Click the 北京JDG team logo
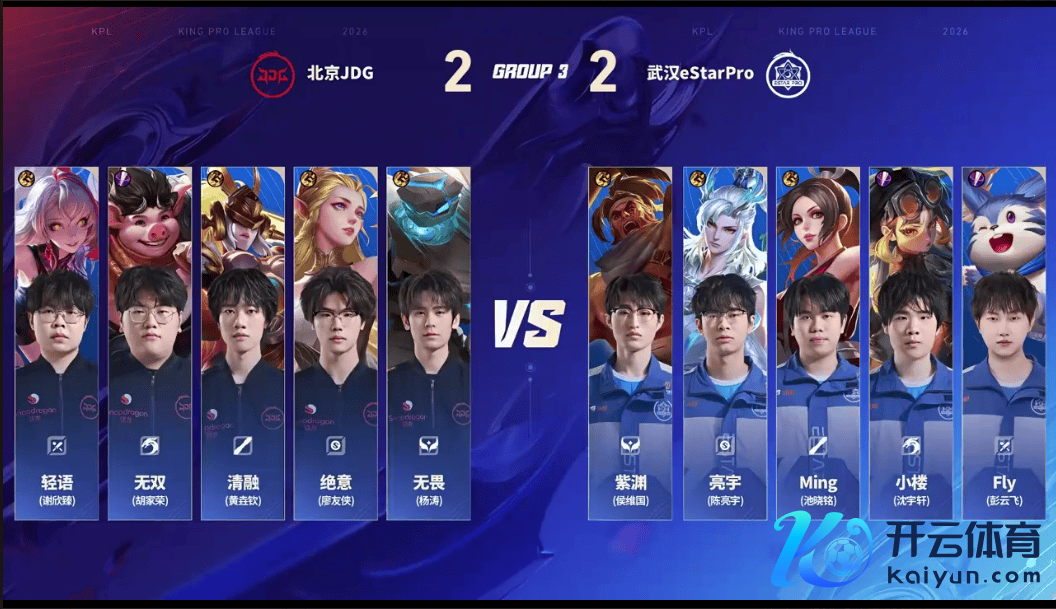 pyautogui.click(x=272, y=73)
